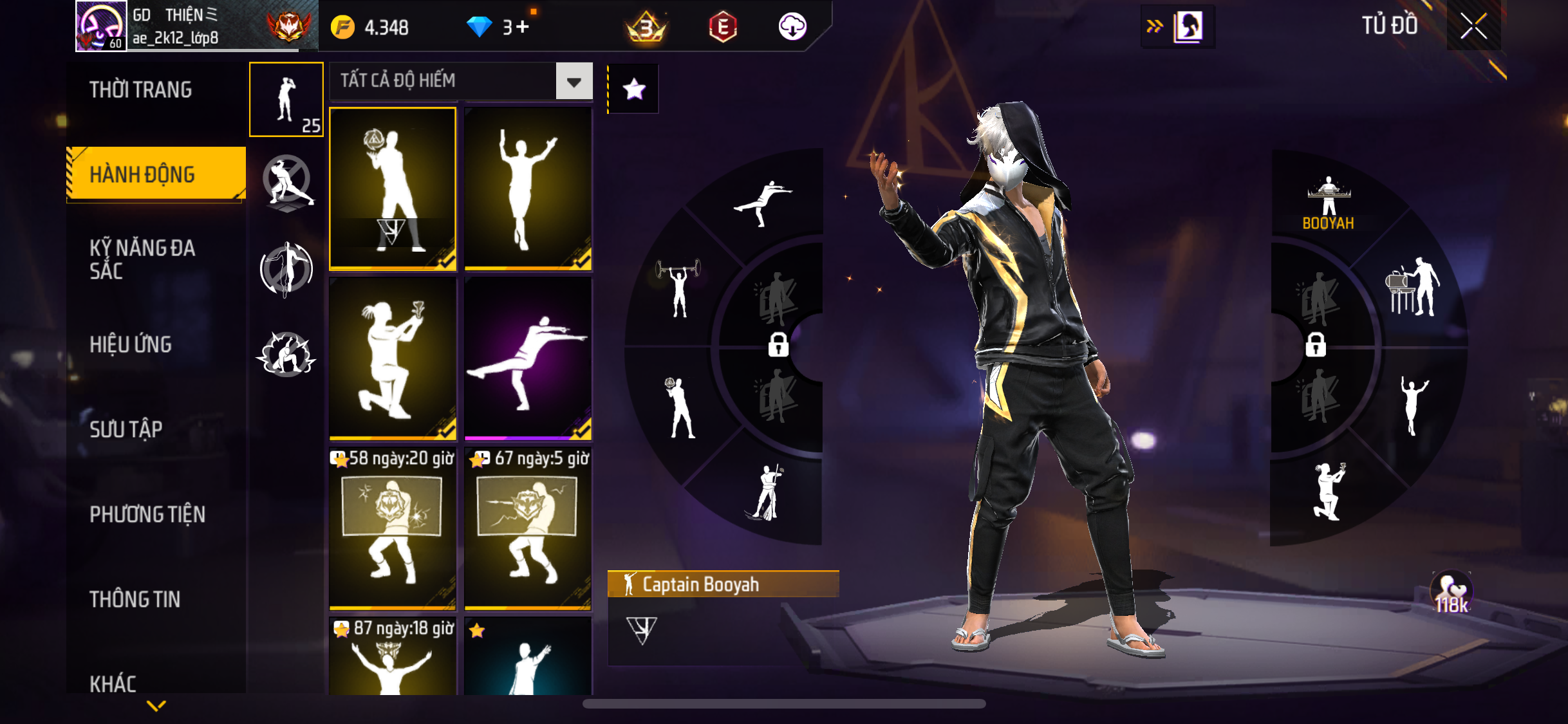Show the Thông Tin section

pyautogui.click(x=135, y=599)
